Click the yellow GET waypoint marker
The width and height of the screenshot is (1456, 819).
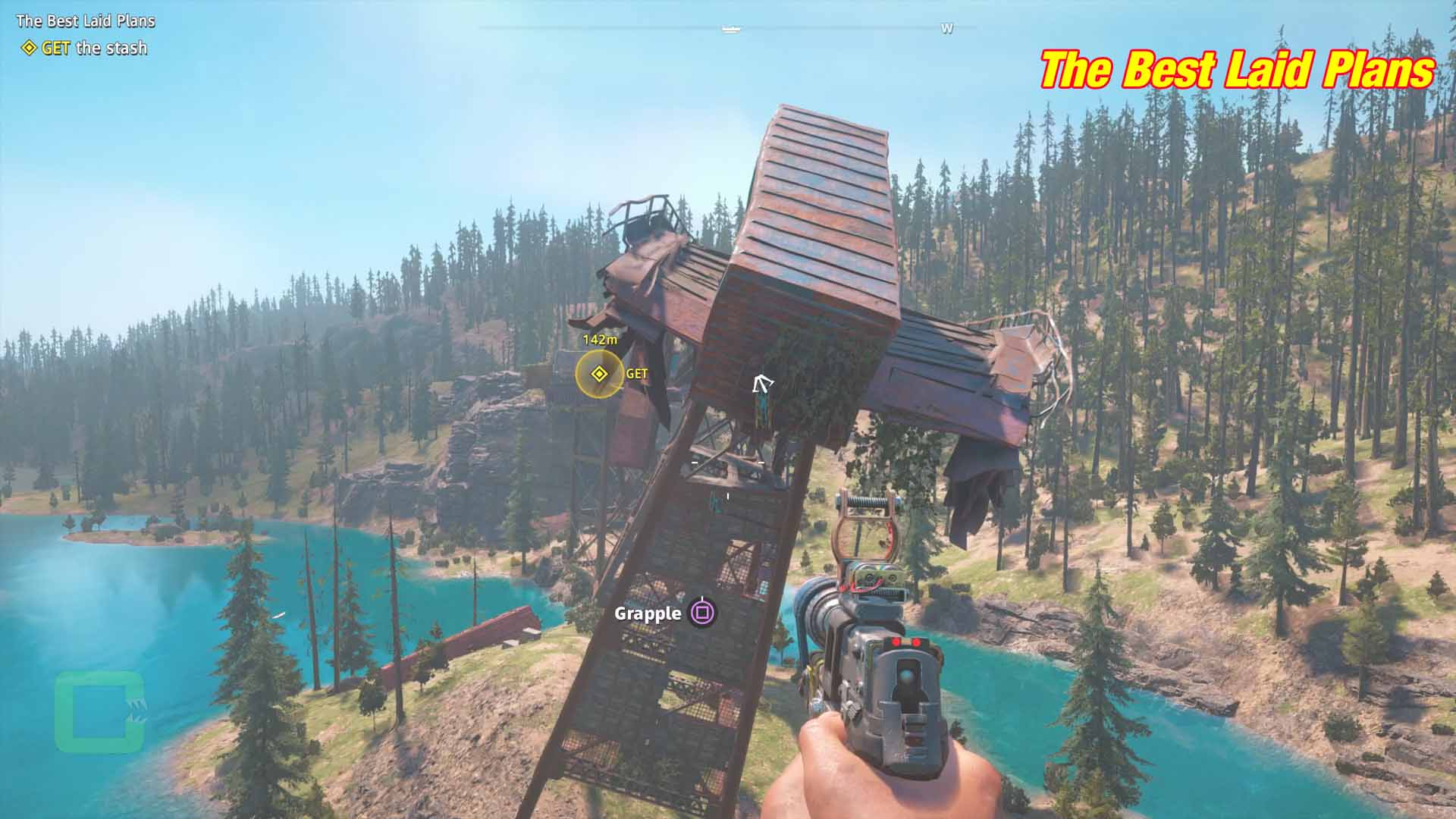(599, 374)
